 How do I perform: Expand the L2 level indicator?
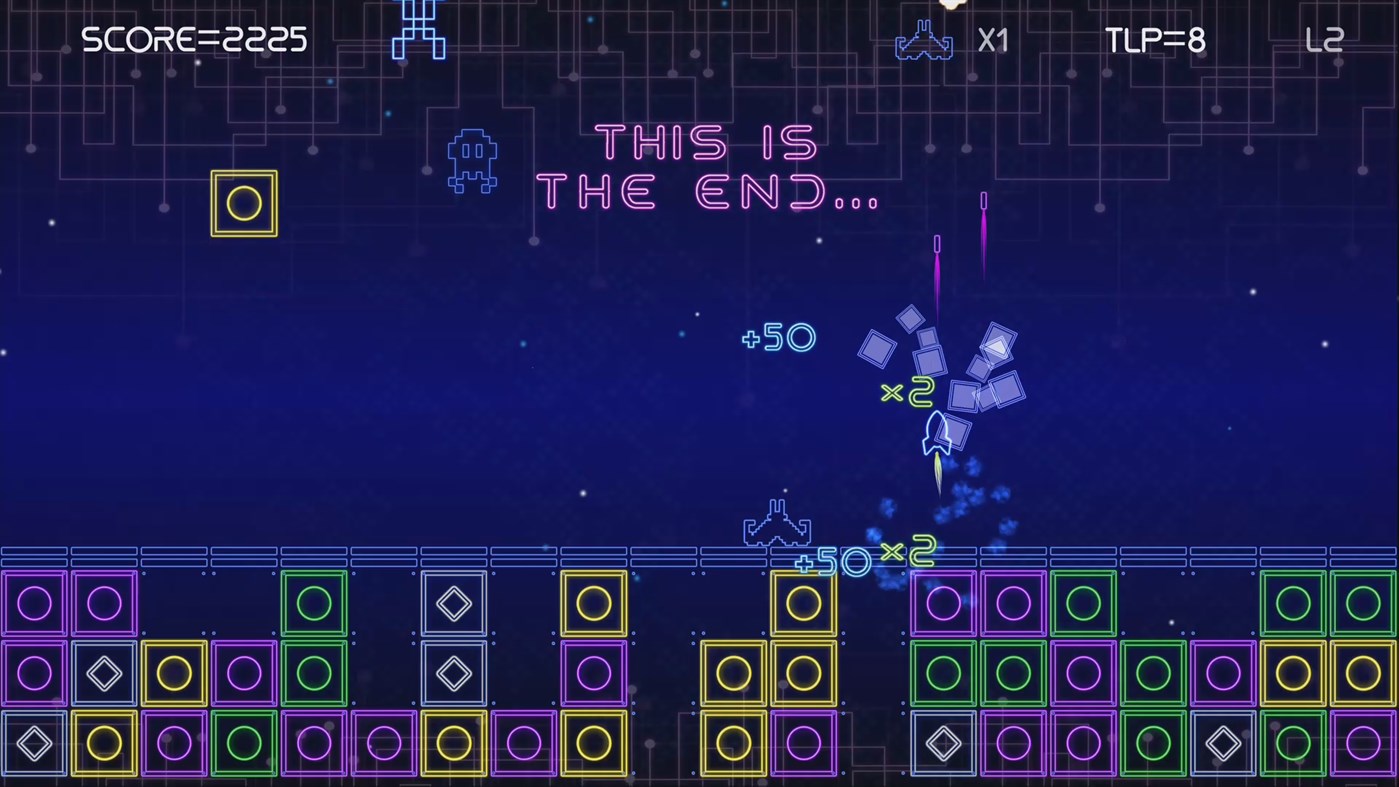1326,41
